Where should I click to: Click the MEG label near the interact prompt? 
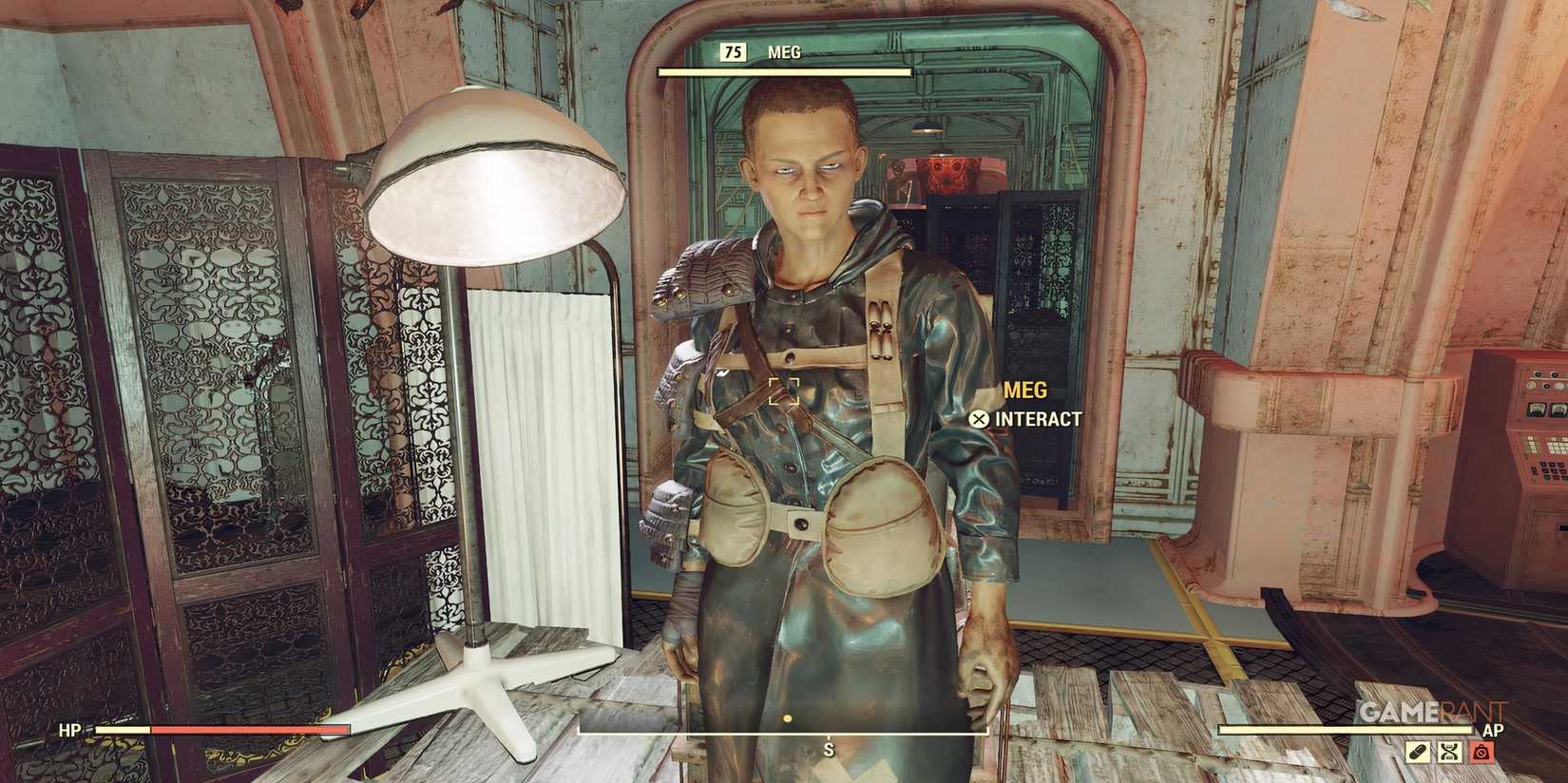(x=1024, y=390)
